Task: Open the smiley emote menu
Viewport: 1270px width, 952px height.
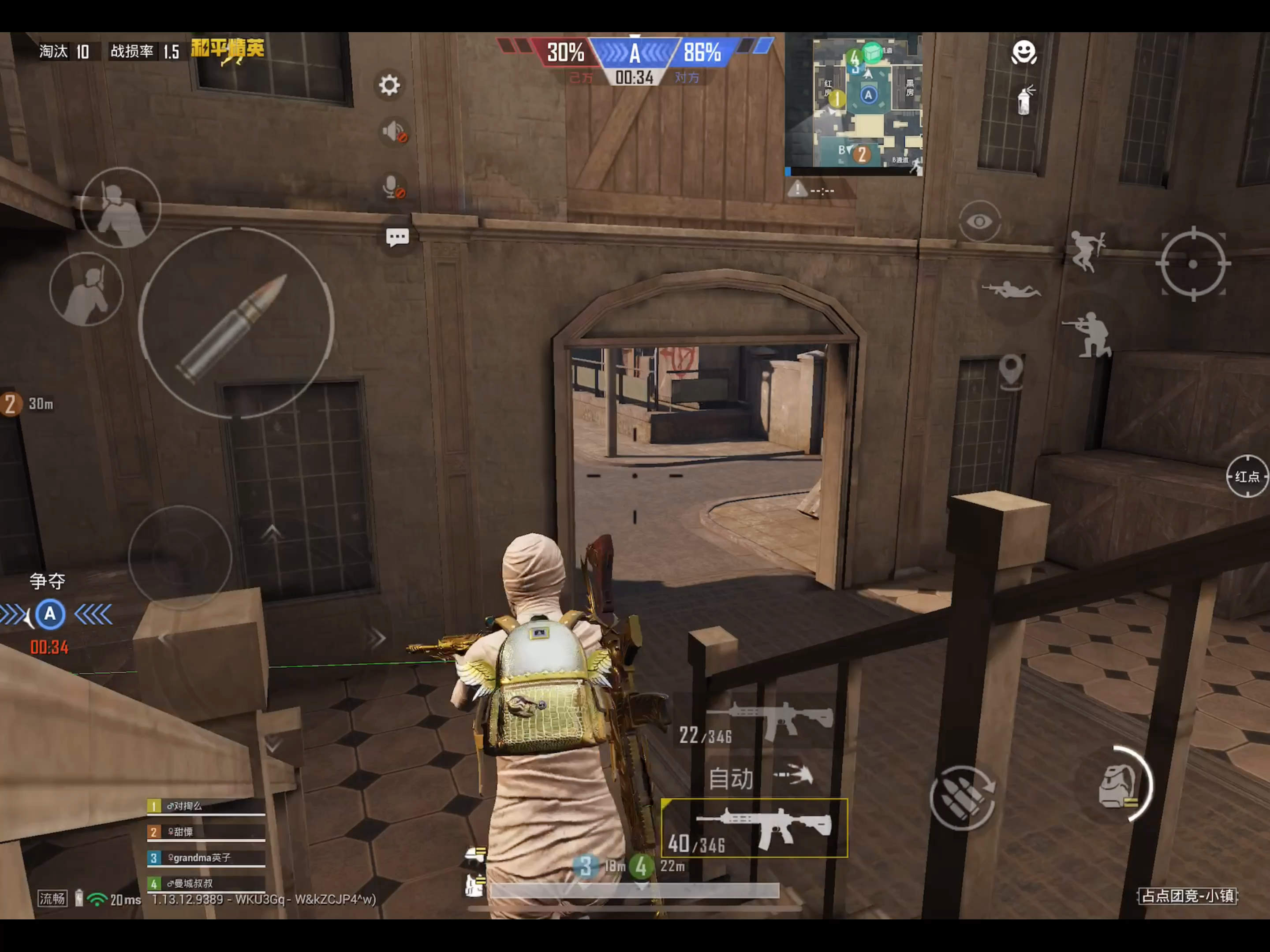Action: (x=1023, y=53)
